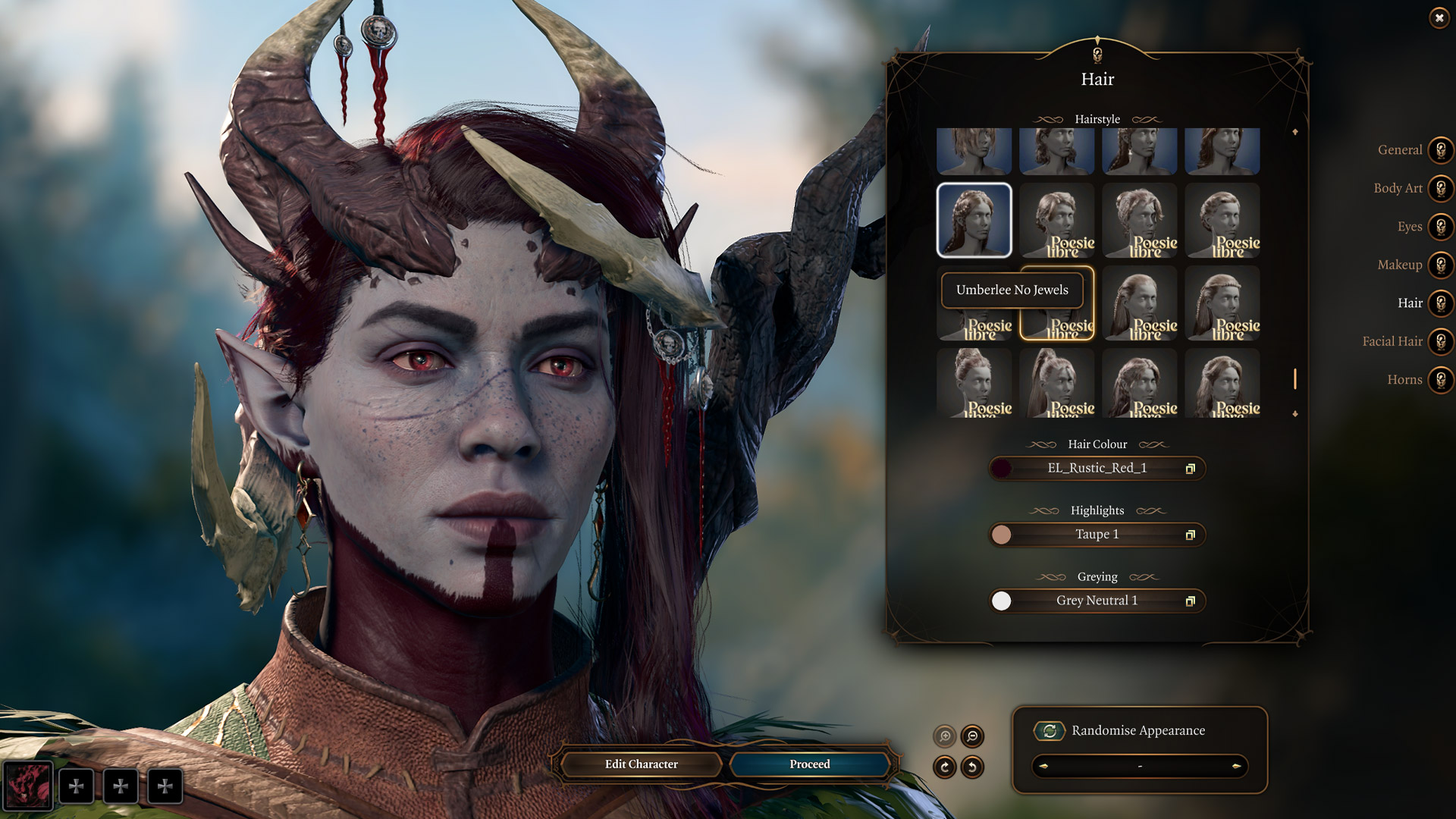Image resolution: width=1456 pixels, height=819 pixels.
Task: Open the Grey Neutral 1 greying selector
Action: (1097, 601)
